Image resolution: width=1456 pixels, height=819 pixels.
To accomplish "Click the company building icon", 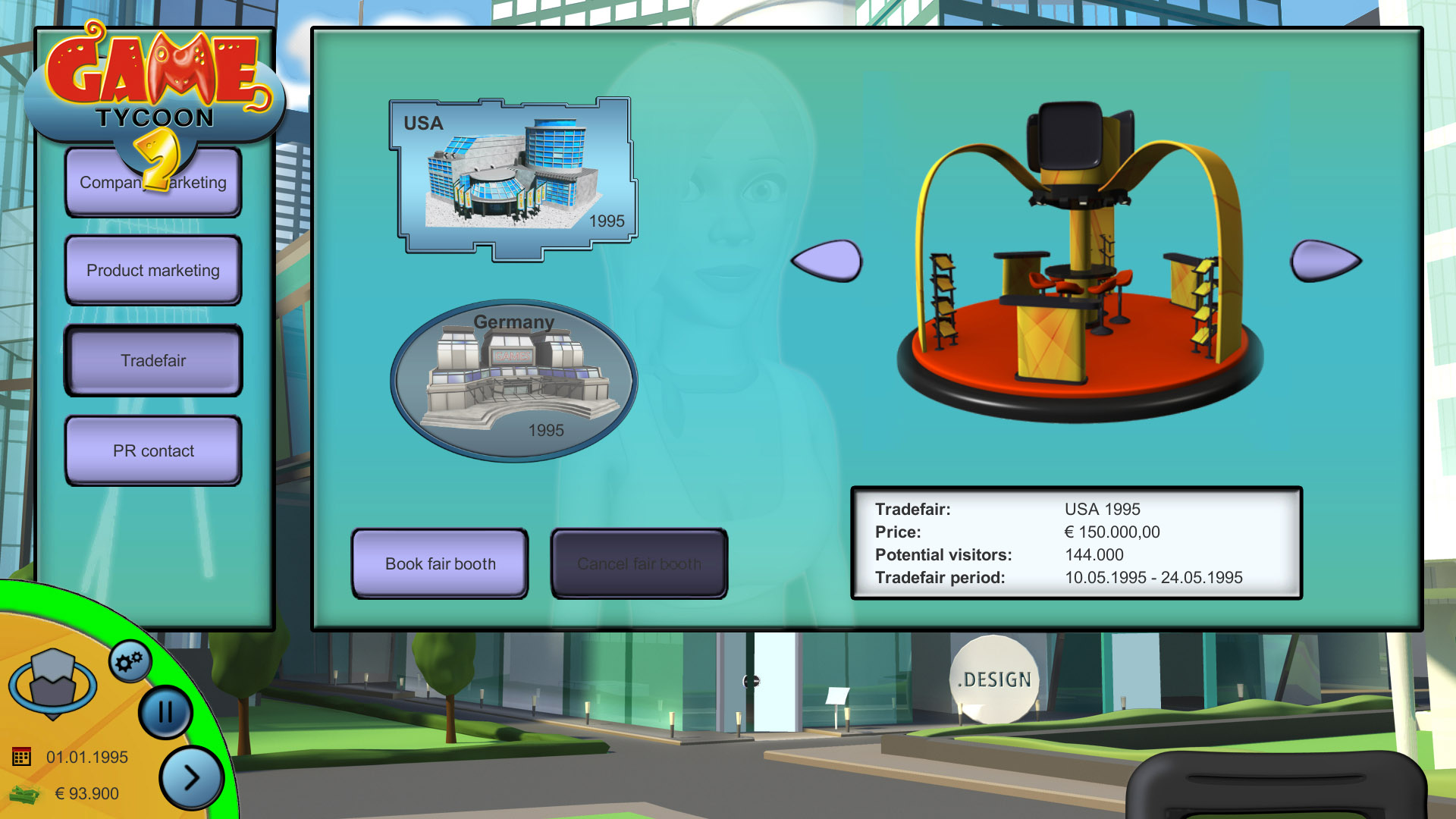I will pyautogui.click(x=52, y=682).
